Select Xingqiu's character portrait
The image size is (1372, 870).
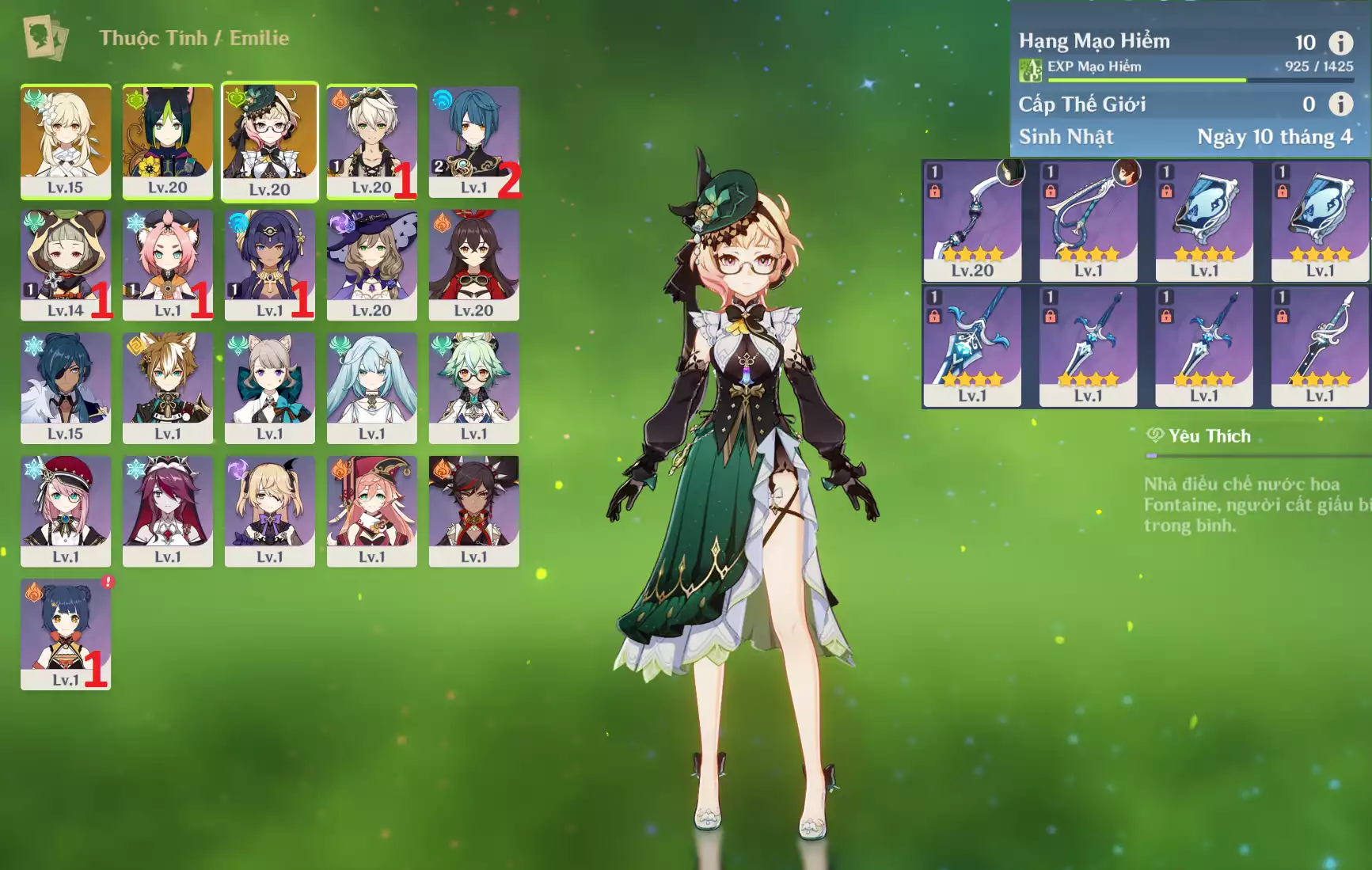(473, 141)
